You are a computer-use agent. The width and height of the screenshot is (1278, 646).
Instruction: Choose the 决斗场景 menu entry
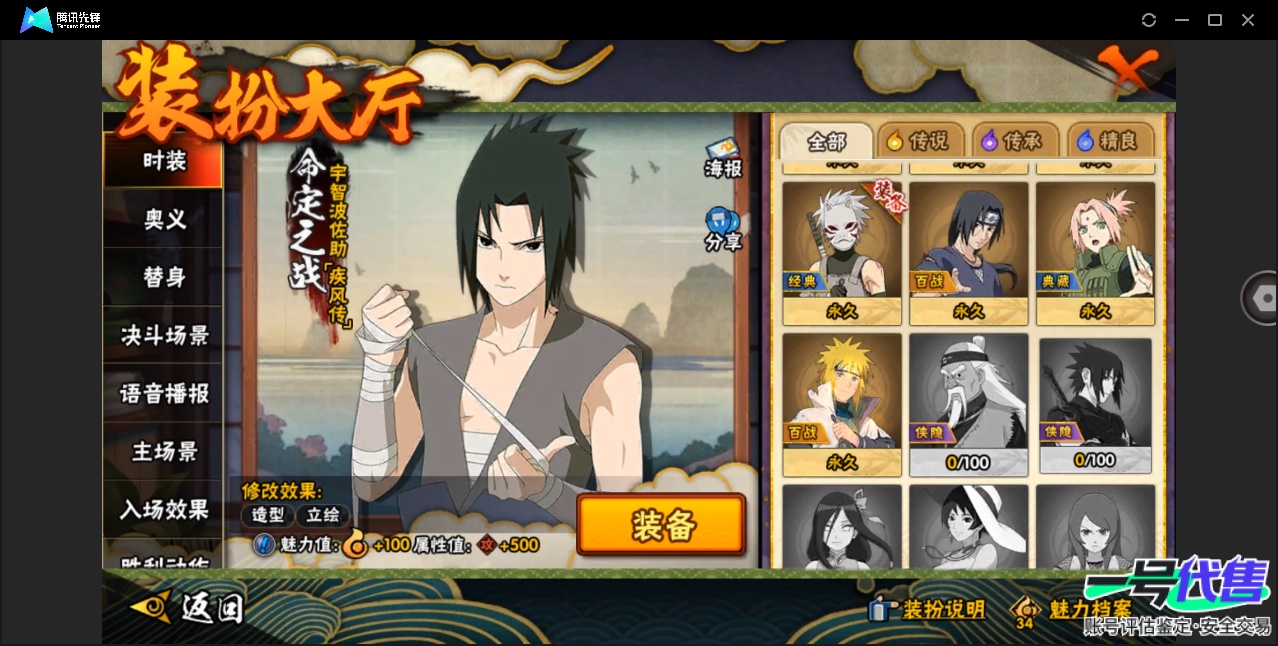point(164,335)
